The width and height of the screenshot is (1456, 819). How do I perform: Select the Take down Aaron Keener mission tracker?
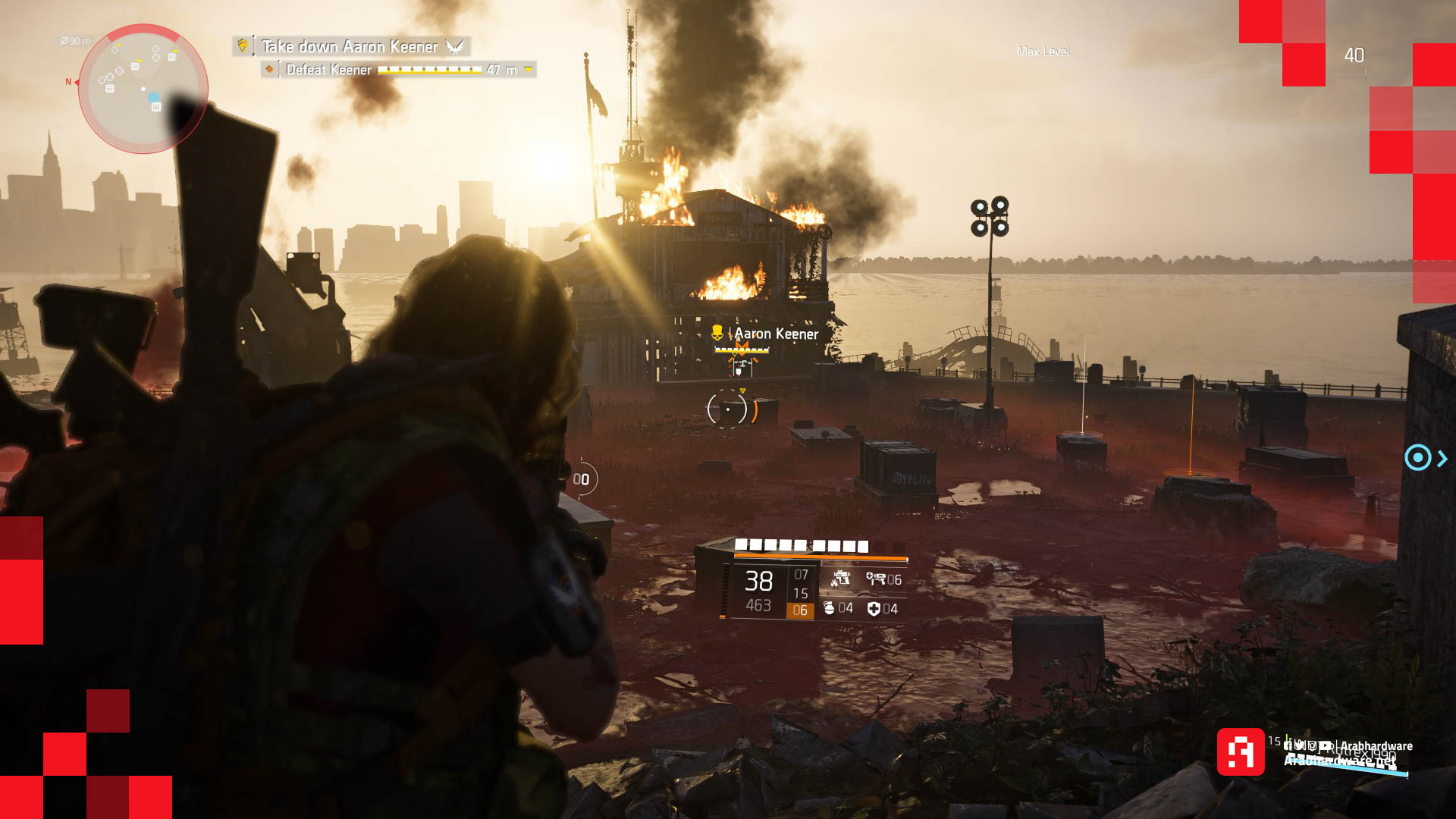point(350,46)
